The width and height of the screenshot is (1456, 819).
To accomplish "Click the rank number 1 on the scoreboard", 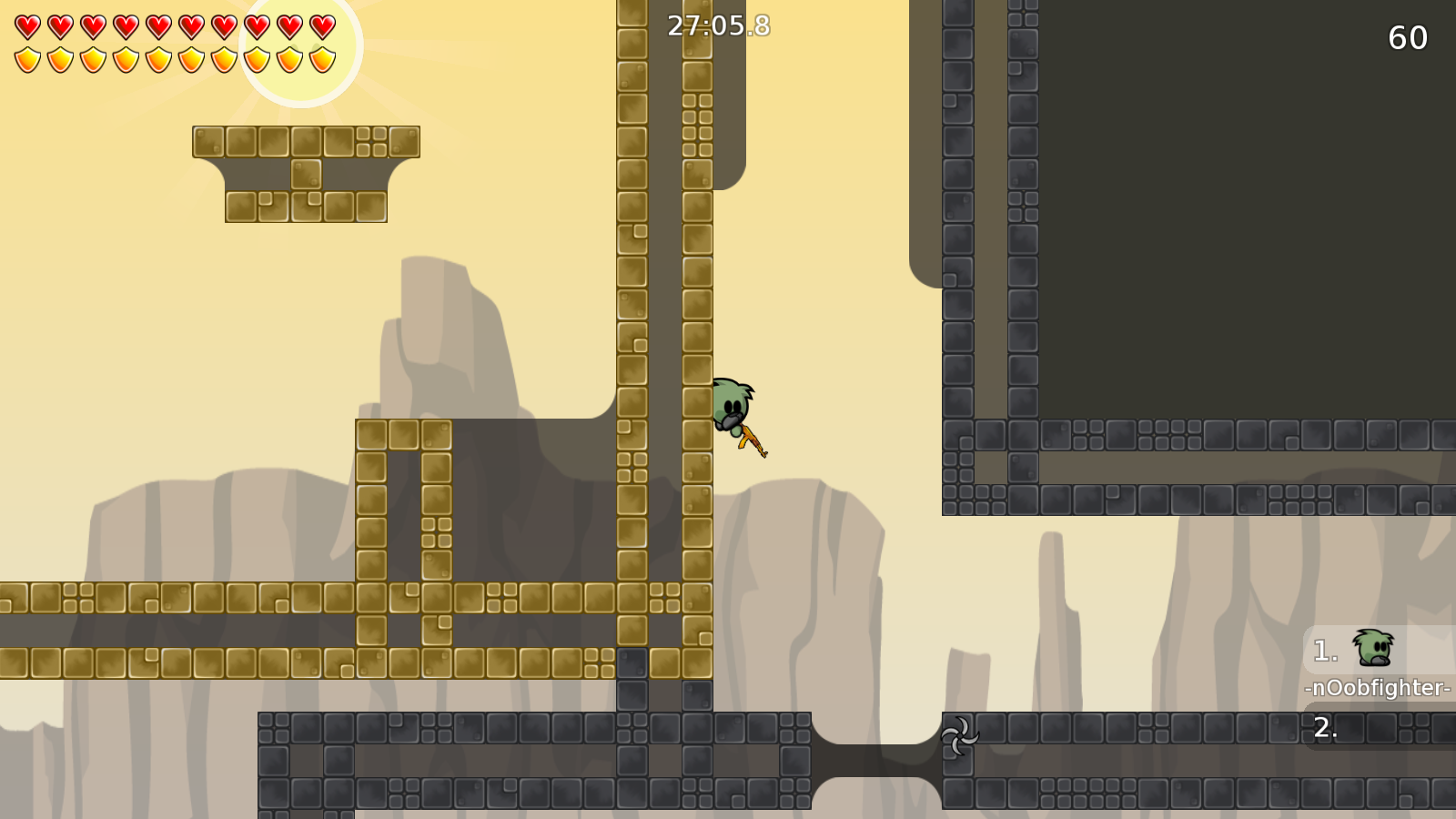I will 1324,650.
